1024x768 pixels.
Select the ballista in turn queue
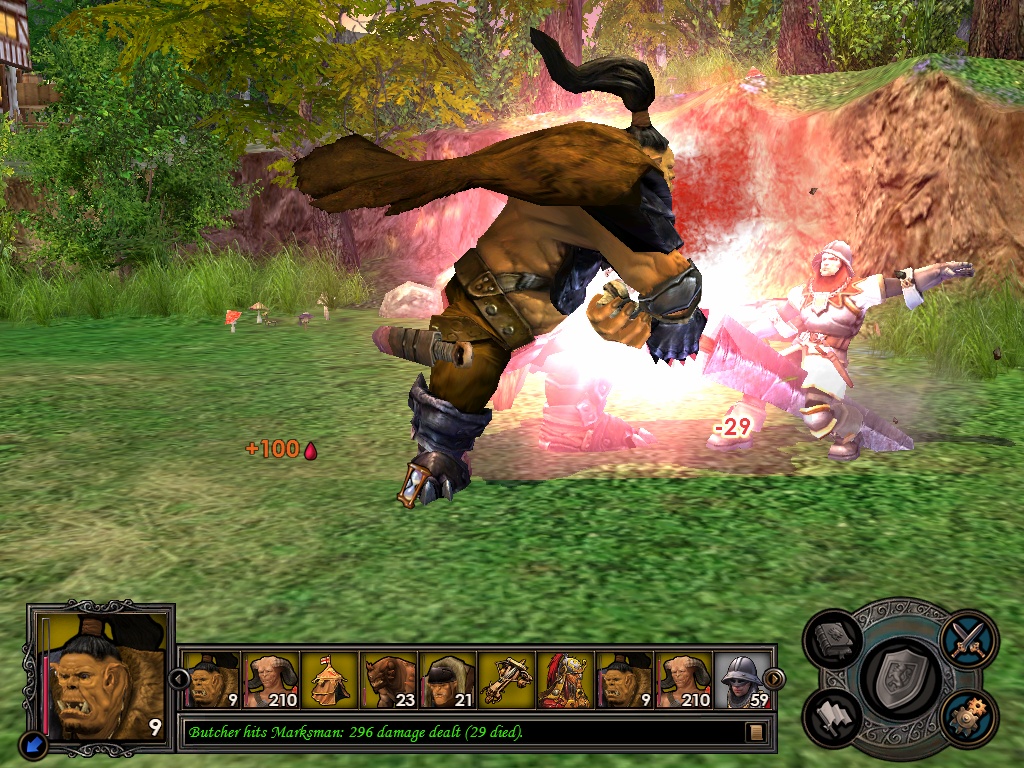506,680
